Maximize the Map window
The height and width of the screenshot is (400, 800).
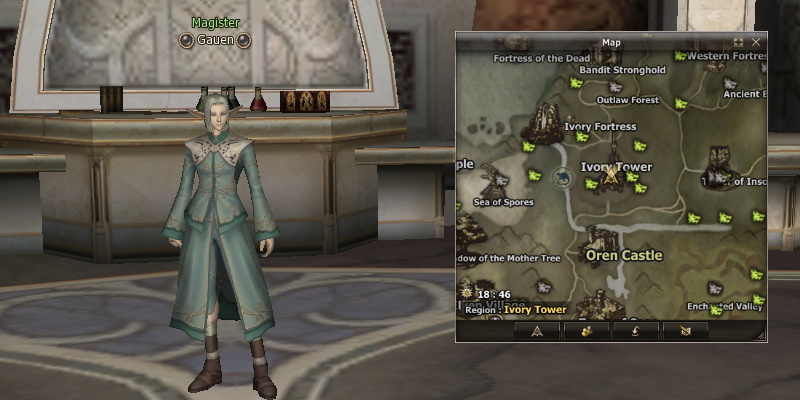(x=738, y=43)
